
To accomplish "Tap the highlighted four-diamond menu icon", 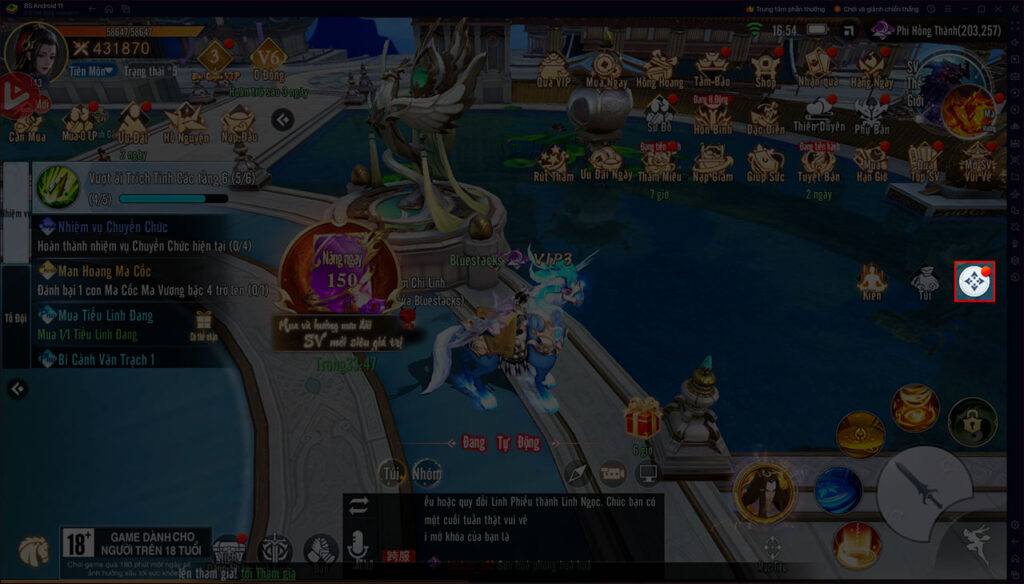I will click(x=975, y=281).
